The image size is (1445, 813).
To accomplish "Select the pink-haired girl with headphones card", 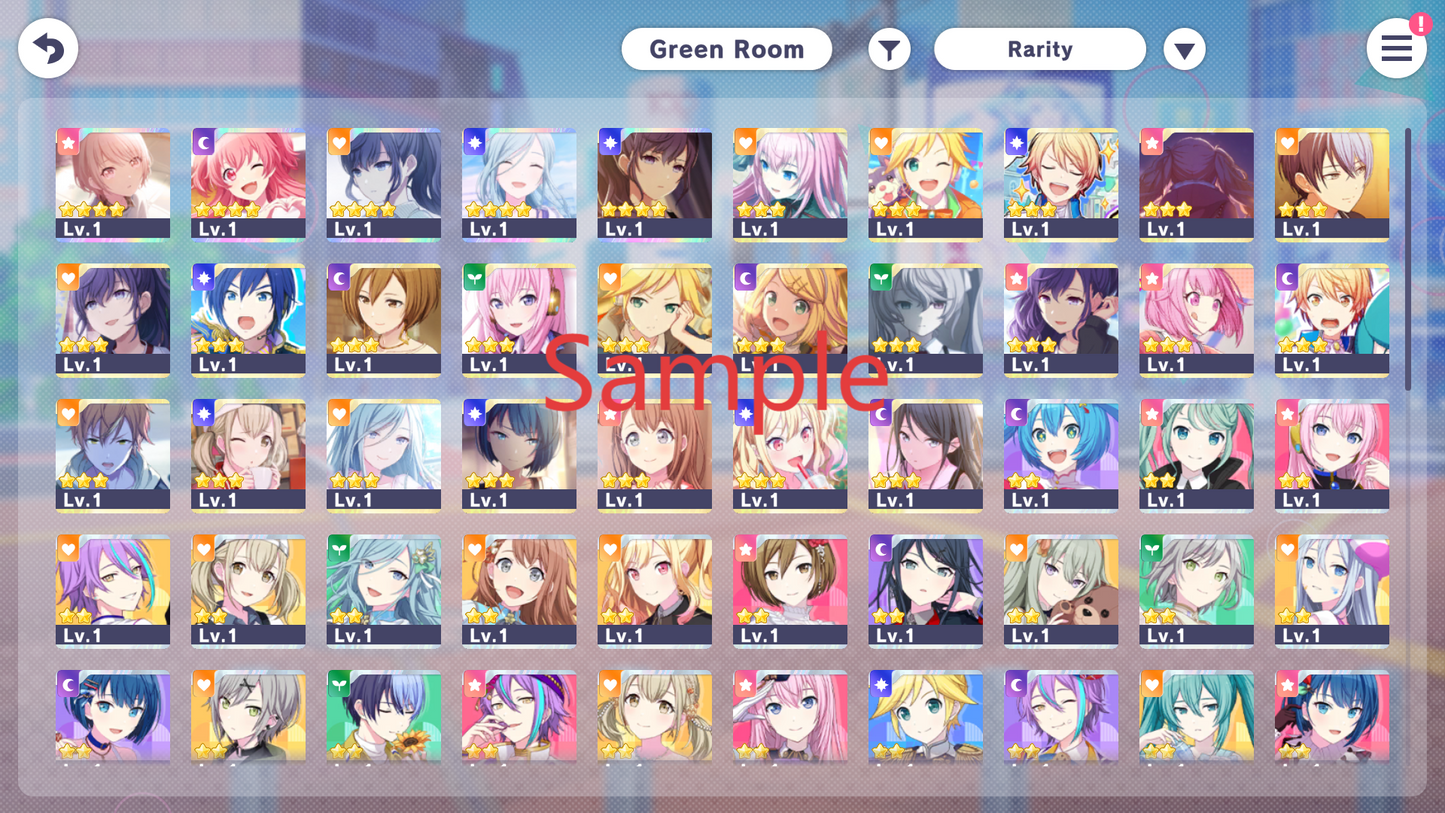I will tap(519, 319).
